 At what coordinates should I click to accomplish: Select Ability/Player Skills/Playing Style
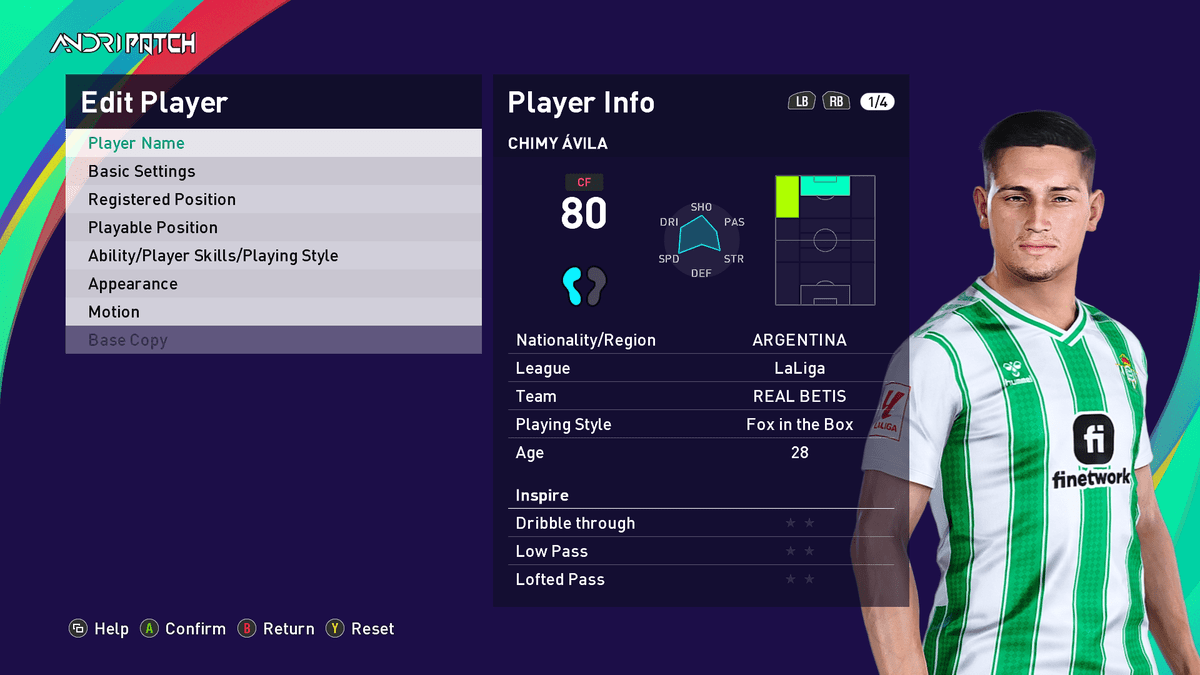[x=273, y=255]
